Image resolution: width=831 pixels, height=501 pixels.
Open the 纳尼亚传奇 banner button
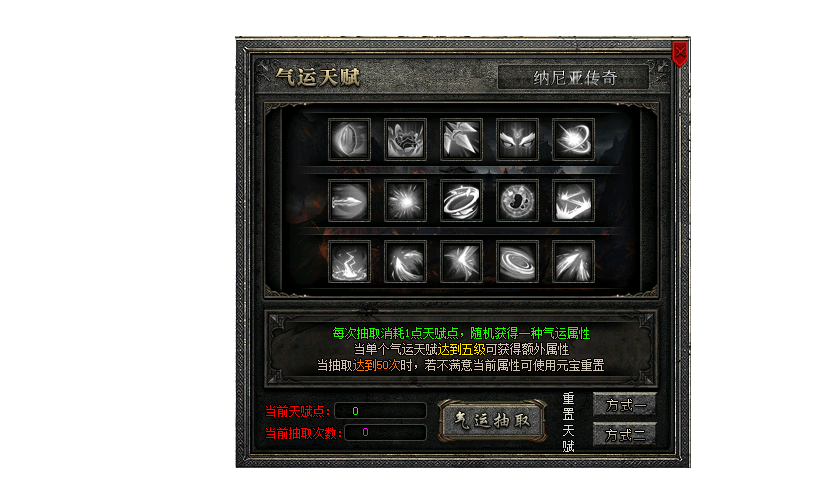tap(573, 77)
